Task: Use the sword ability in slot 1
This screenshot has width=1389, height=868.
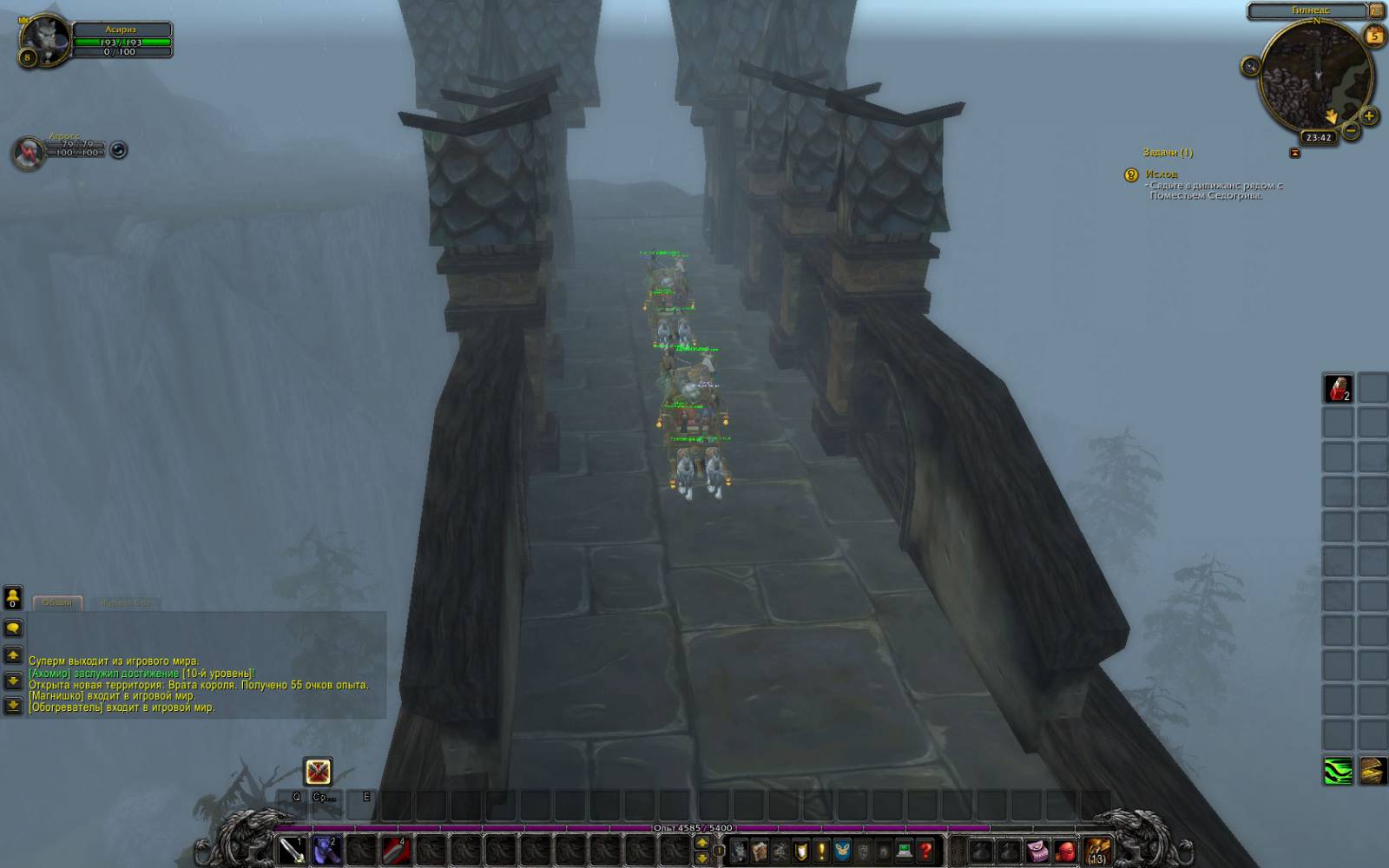Action: point(293,849)
